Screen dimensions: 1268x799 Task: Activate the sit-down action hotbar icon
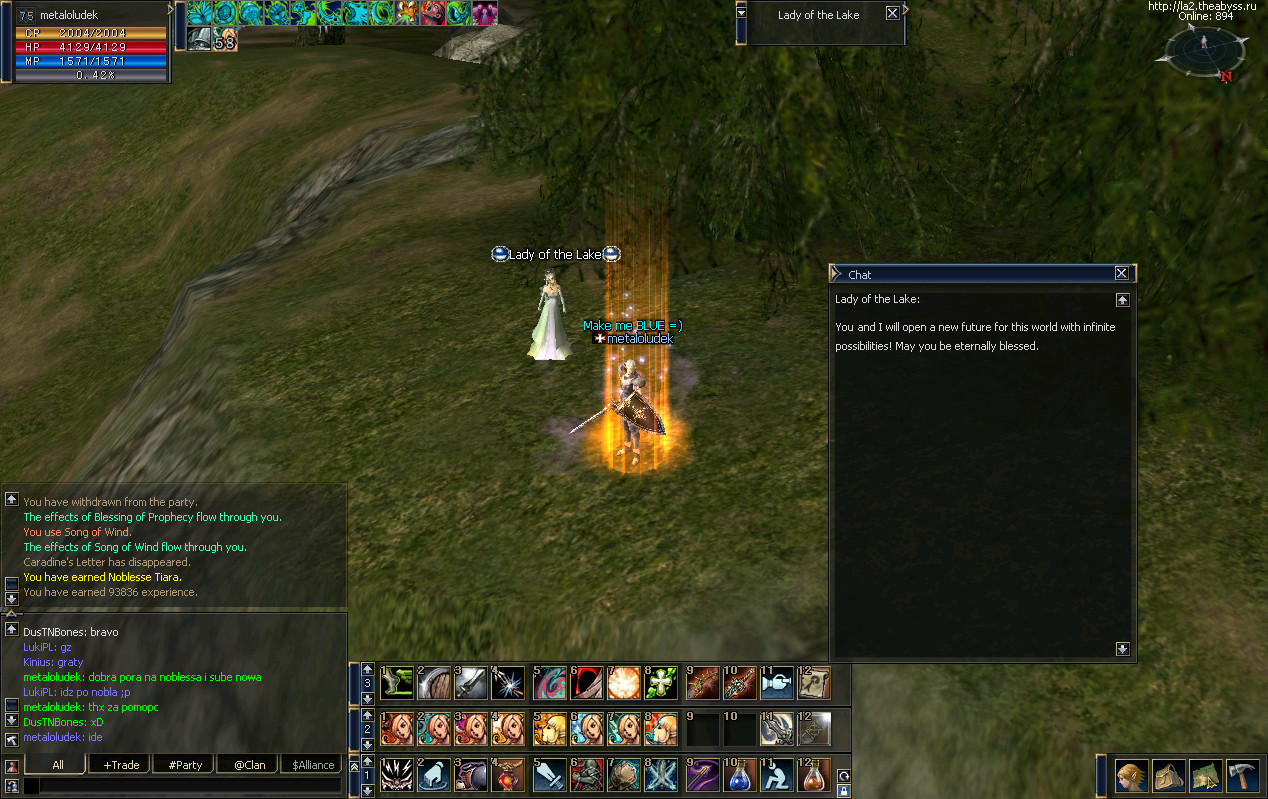point(778,775)
